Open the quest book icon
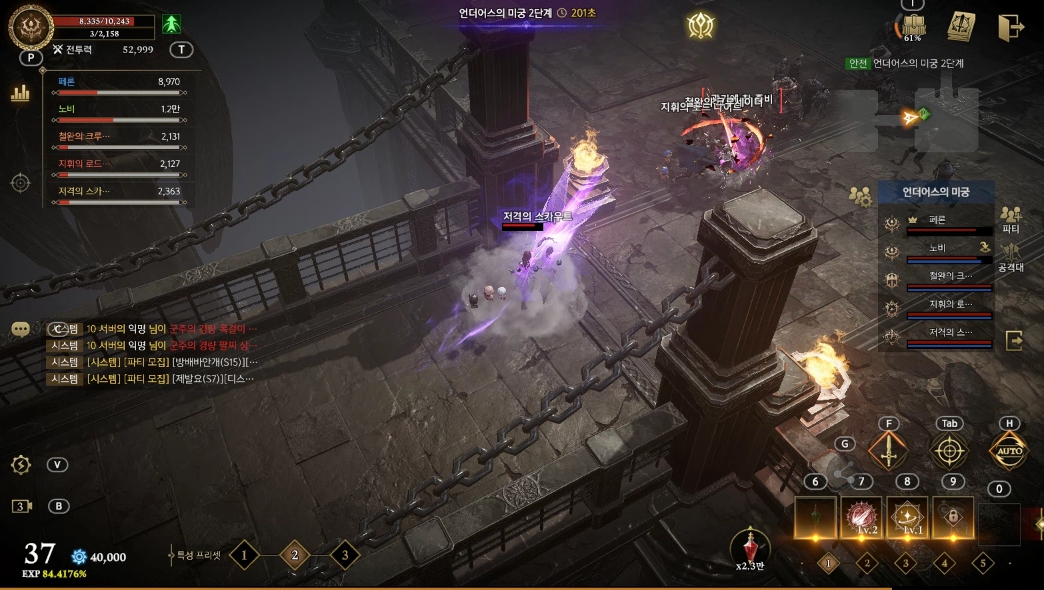Screen dimensions: 1044x590 (x=961, y=26)
